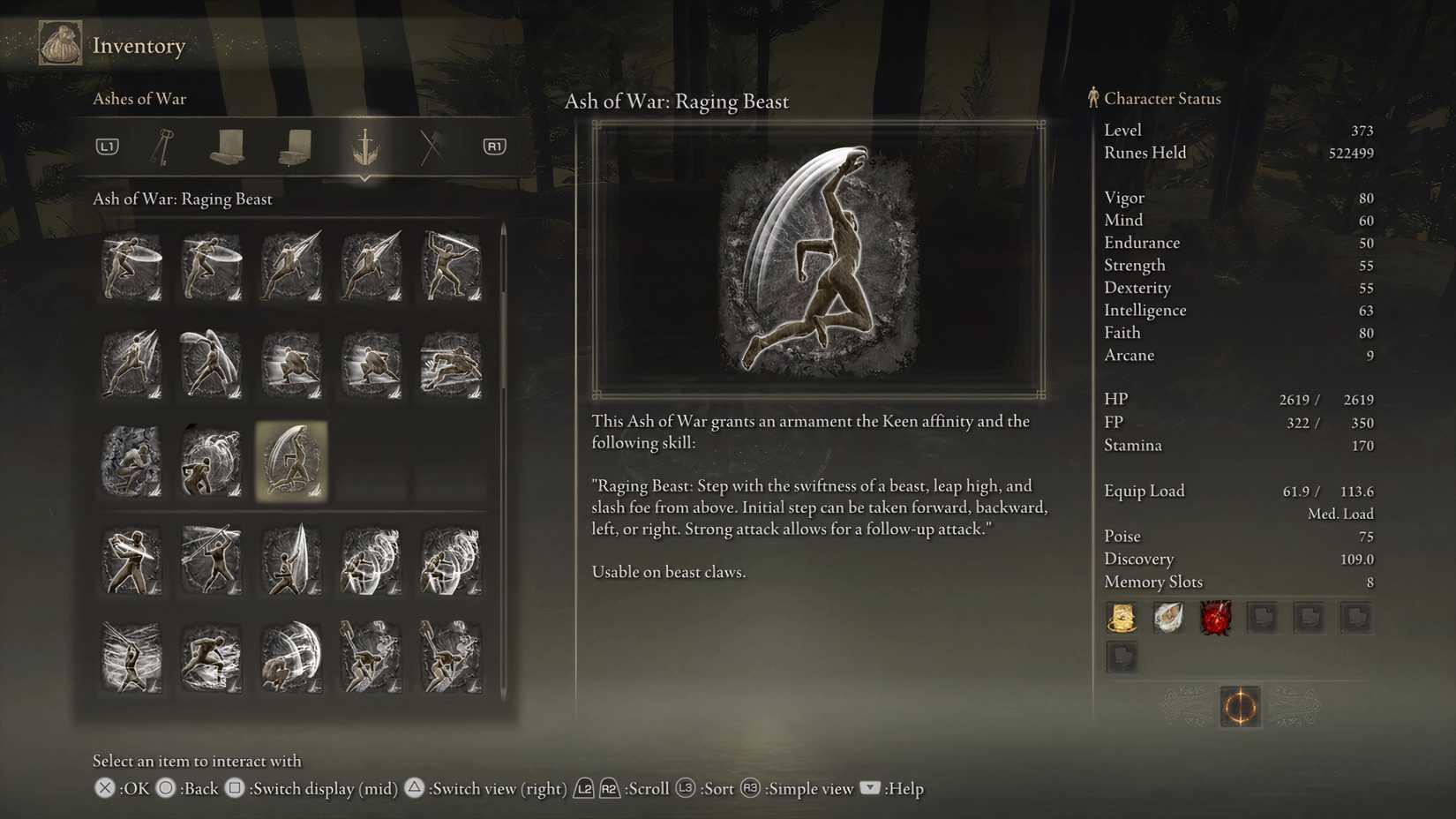Click the small figure icon beside Character Status
1456x819 pixels.
tap(1093, 98)
